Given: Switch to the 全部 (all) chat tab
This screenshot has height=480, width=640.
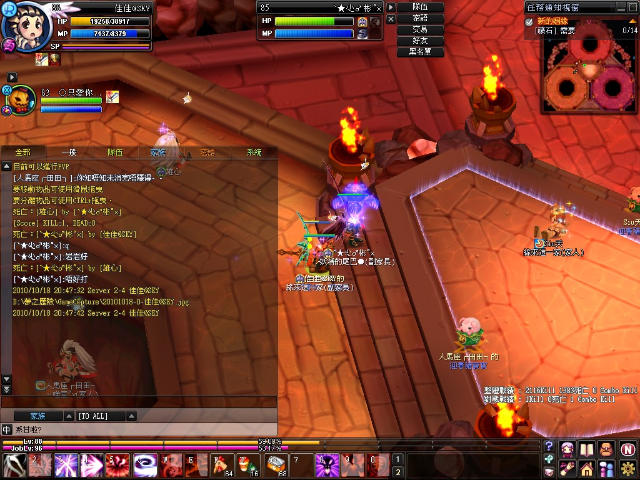Looking at the screenshot, I should click(x=24, y=153).
